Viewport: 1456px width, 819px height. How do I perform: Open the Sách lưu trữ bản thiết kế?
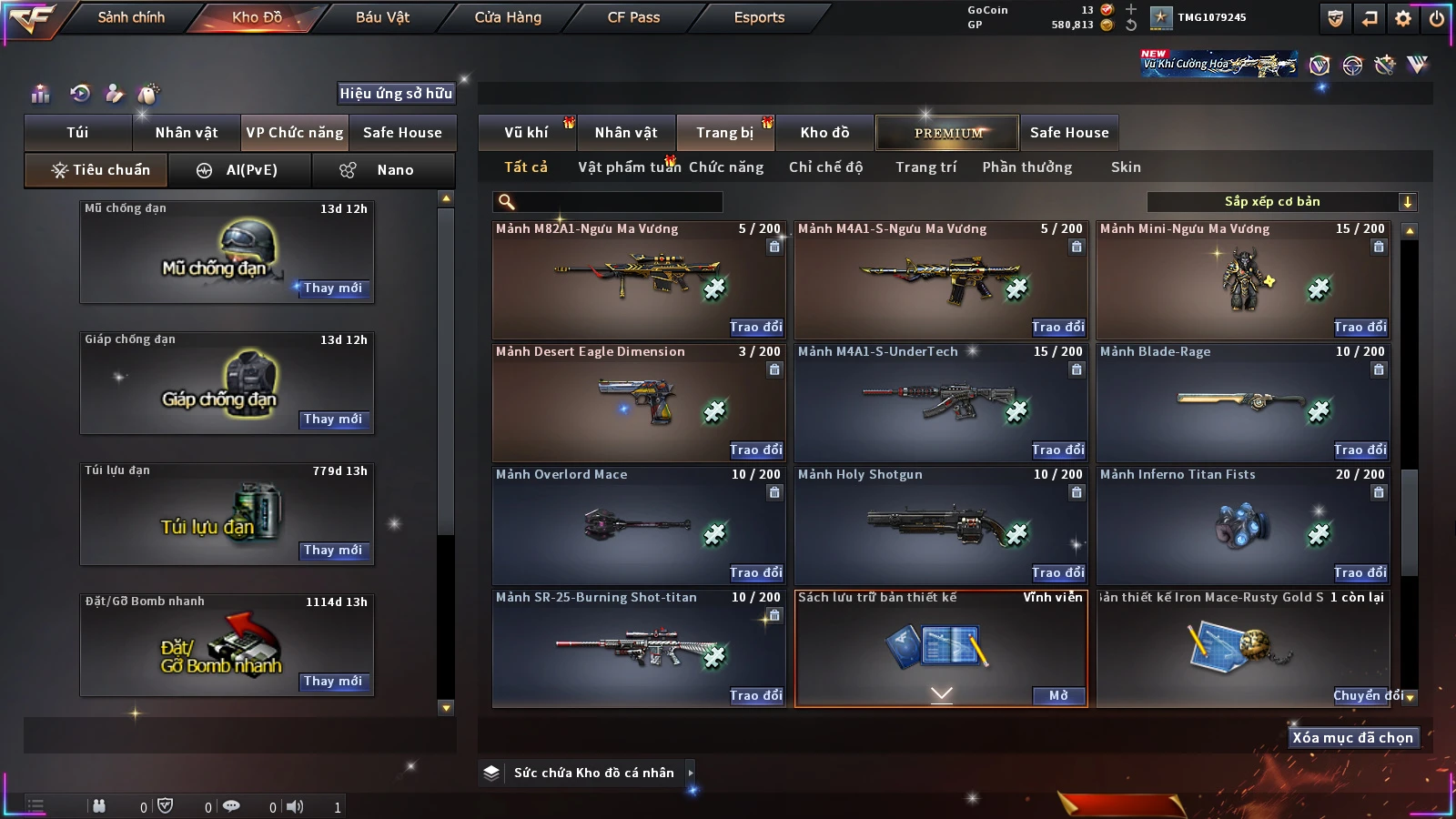[x=1058, y=696]
